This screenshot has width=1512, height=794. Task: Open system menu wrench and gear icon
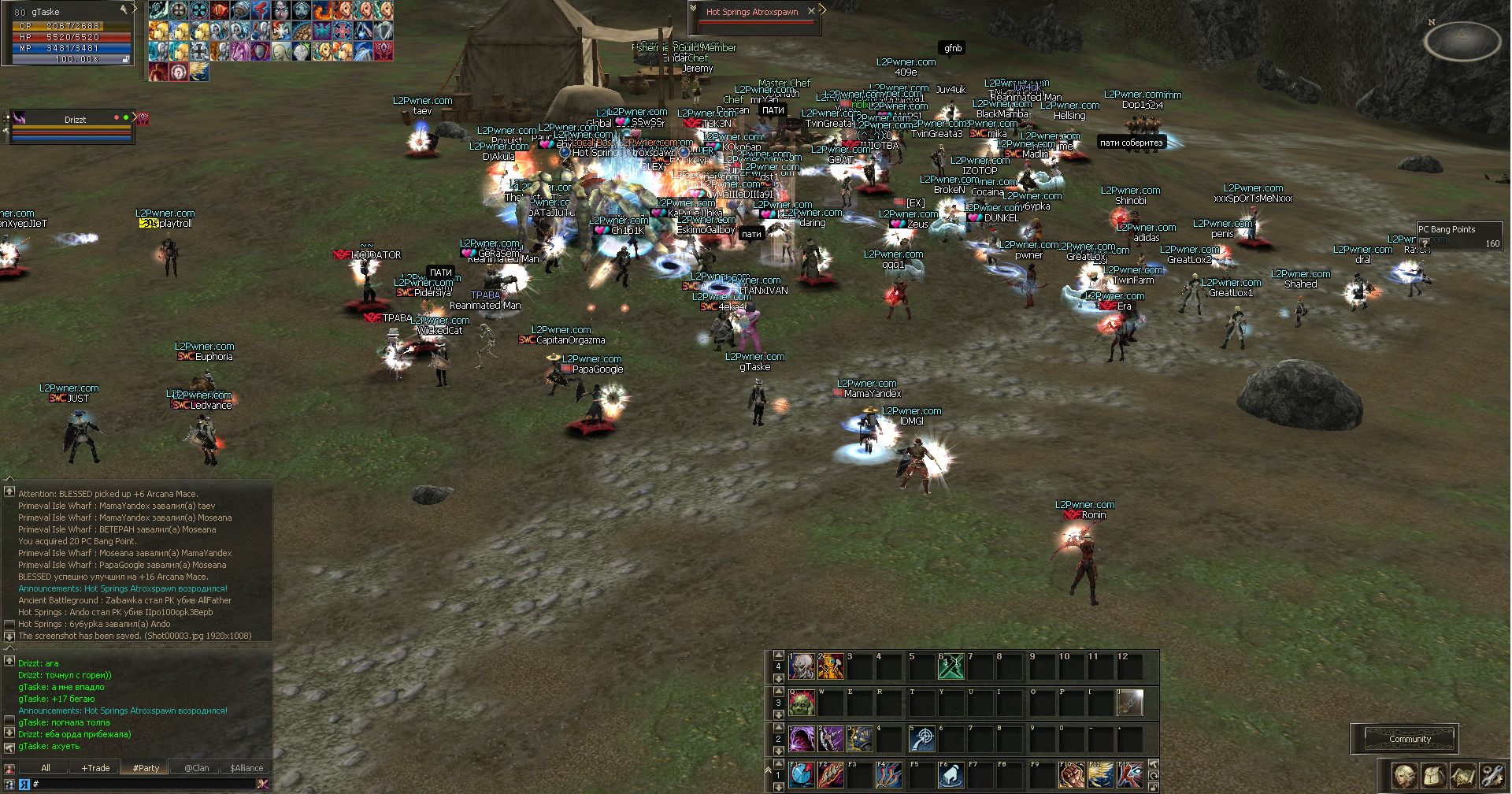(x=1492, y=776)
